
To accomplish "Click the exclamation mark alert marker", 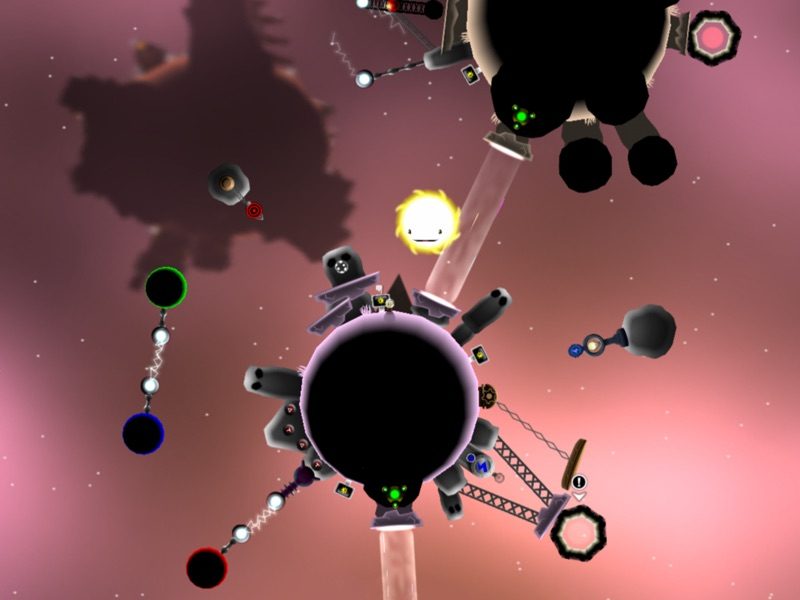I will 579,482.
